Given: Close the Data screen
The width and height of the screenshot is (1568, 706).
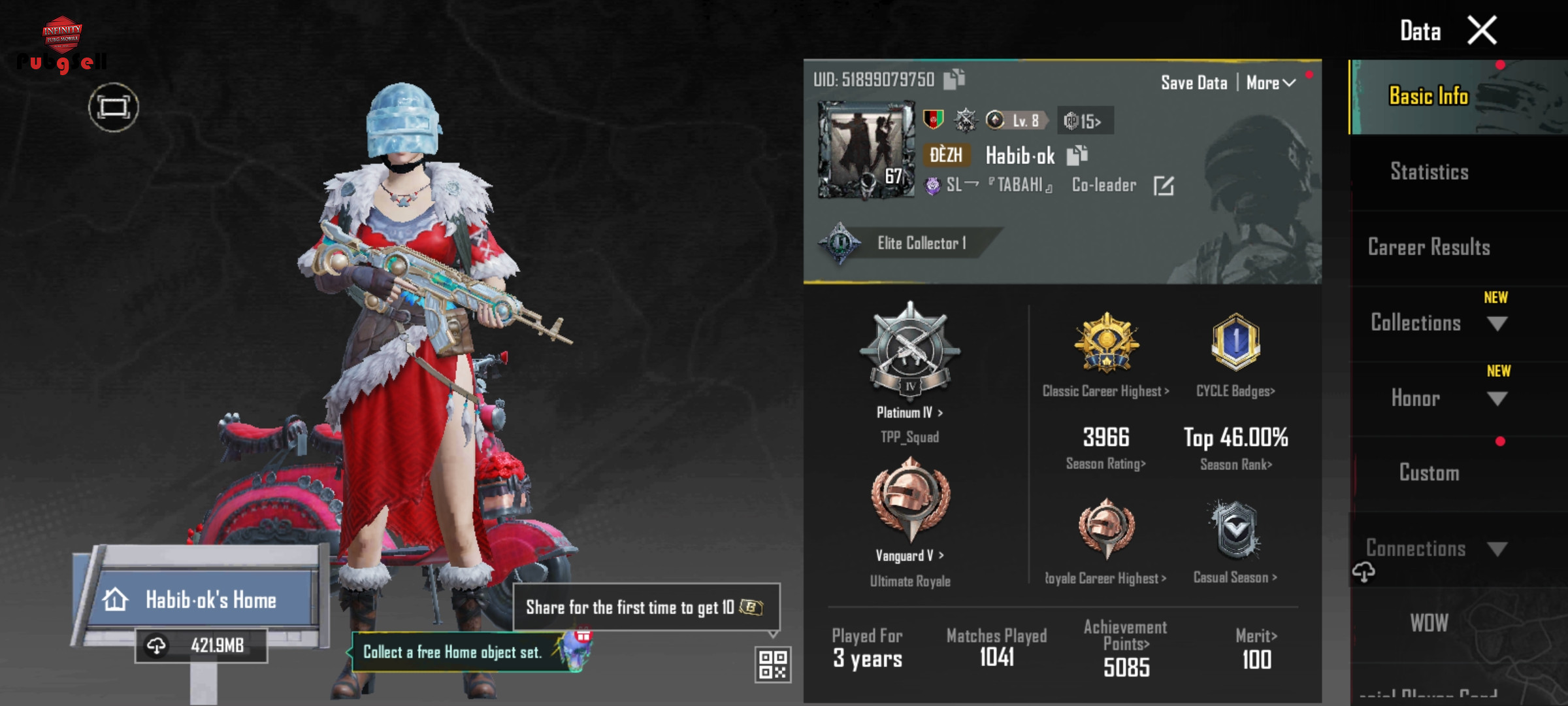Looking at the screenshot, I should 1482,31.
